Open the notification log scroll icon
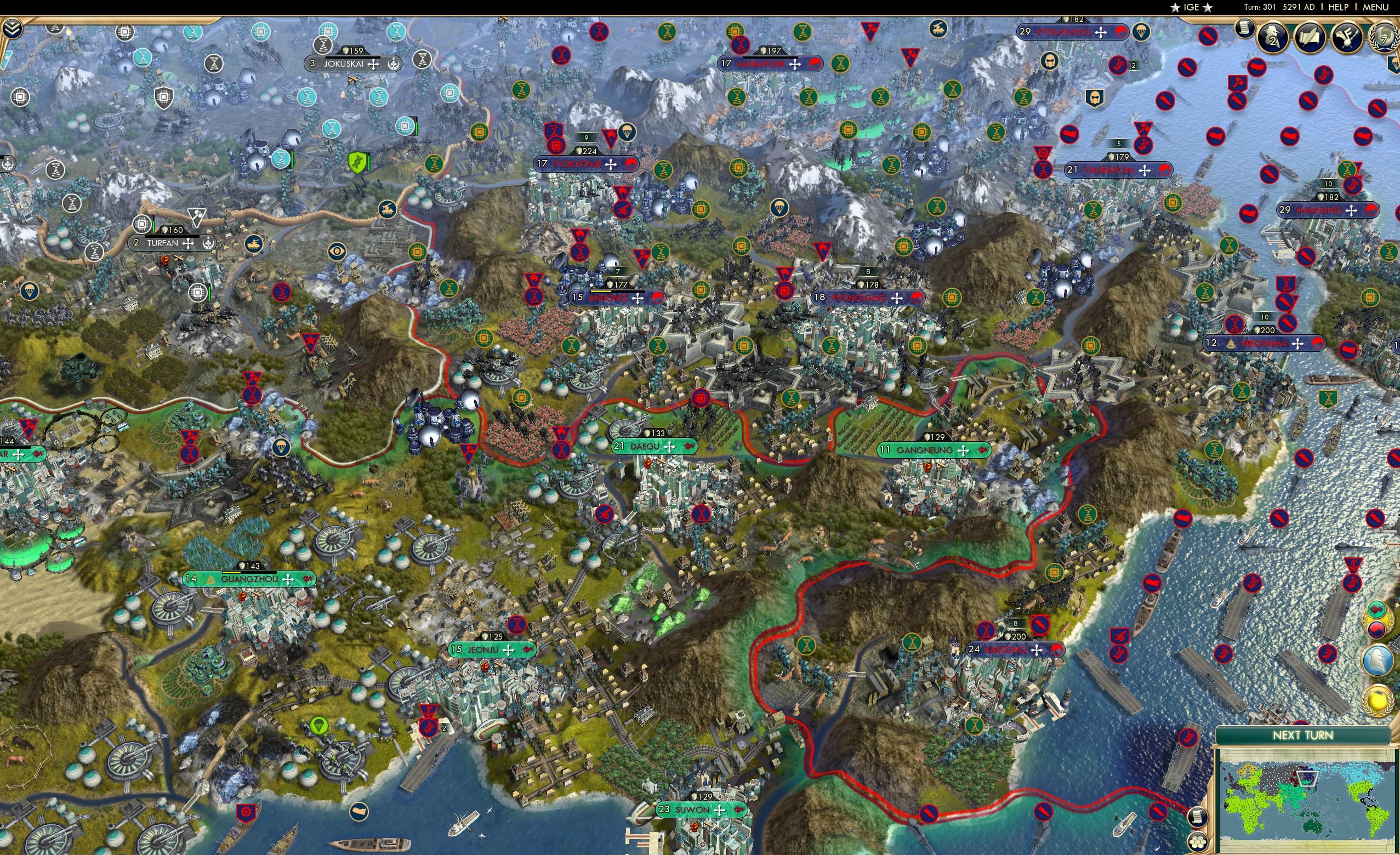This screenshot has width=1400, height=855. [1244, 29]
